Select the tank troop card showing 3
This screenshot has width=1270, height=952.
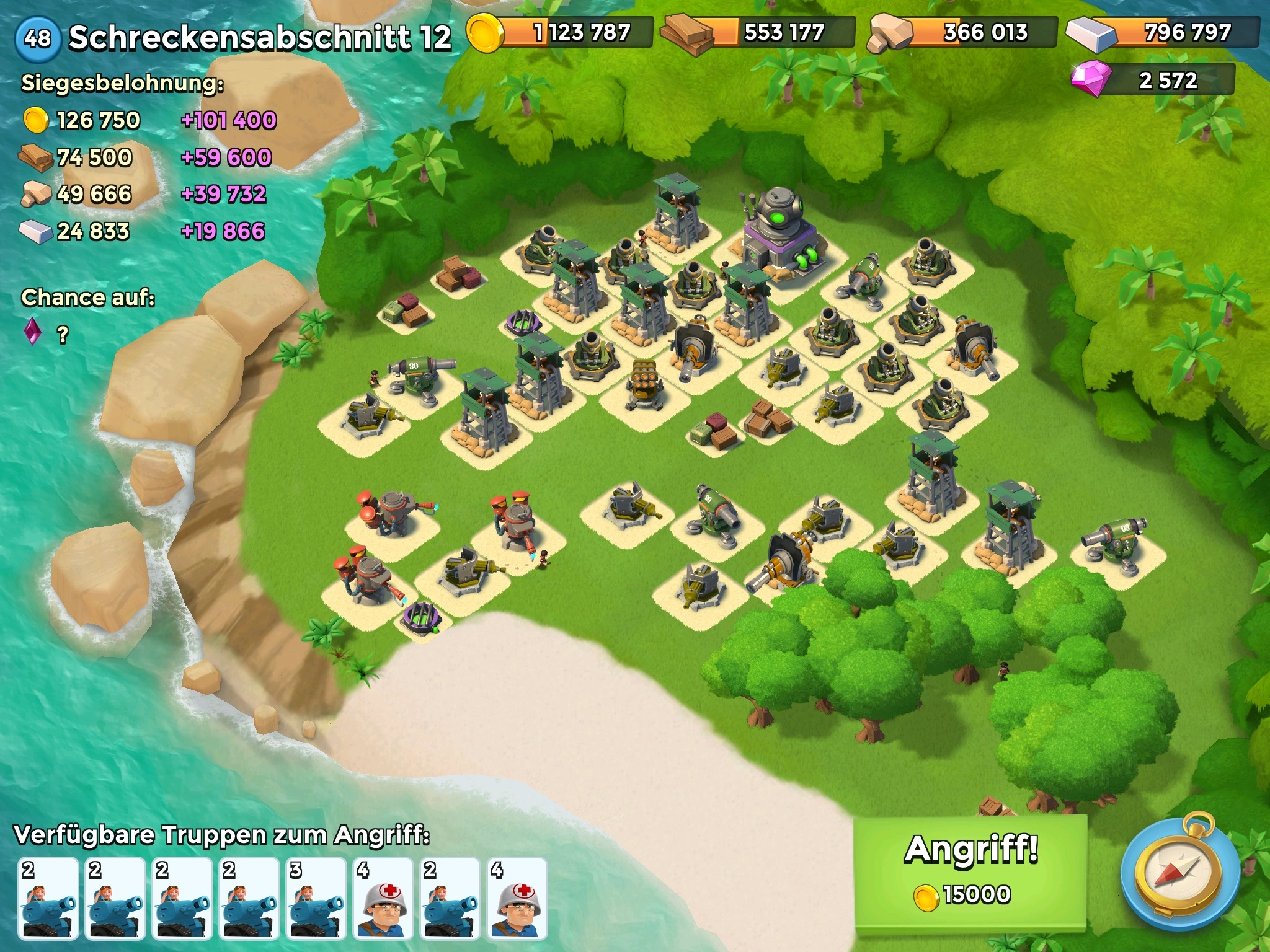pos(316,897)
